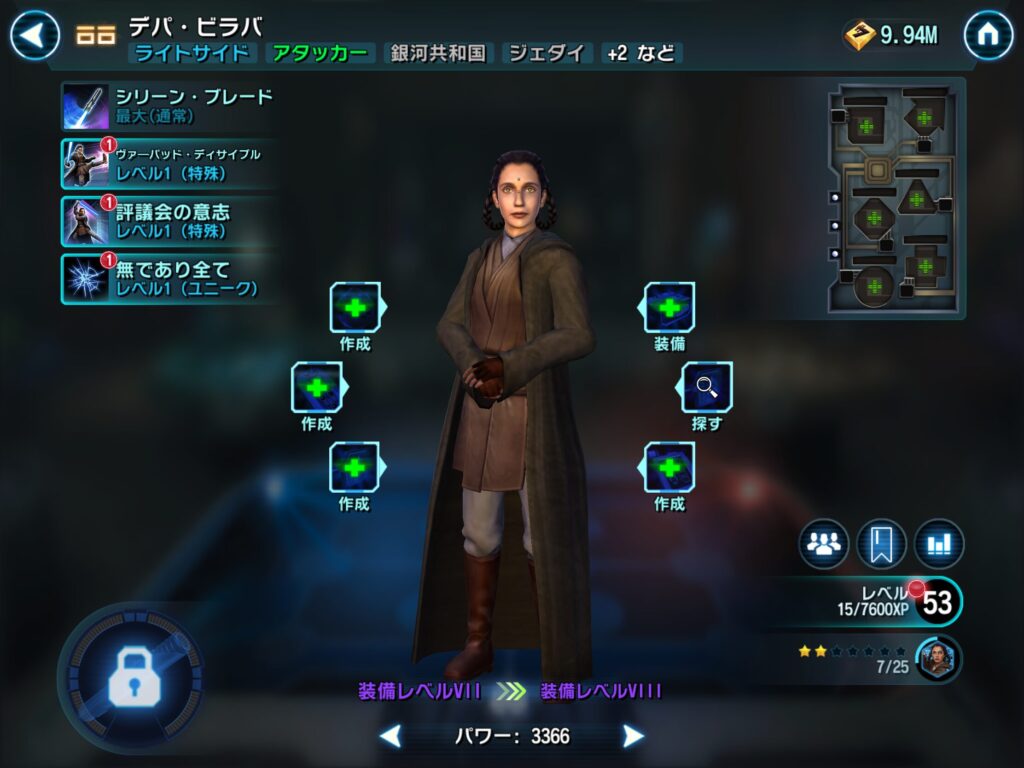Image resolution: width=1024 pixels, height=768 pixels.
Task: Show previous character with left arrow
Action: tap(391, 737)
